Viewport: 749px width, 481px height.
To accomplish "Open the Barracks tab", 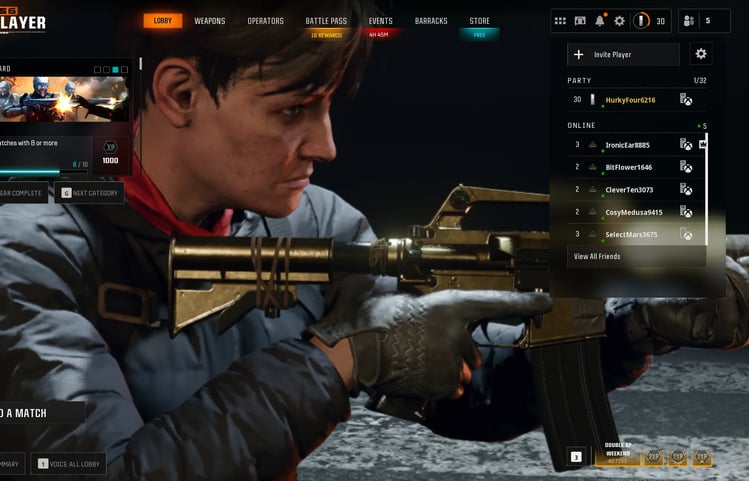I will (431, 21).
